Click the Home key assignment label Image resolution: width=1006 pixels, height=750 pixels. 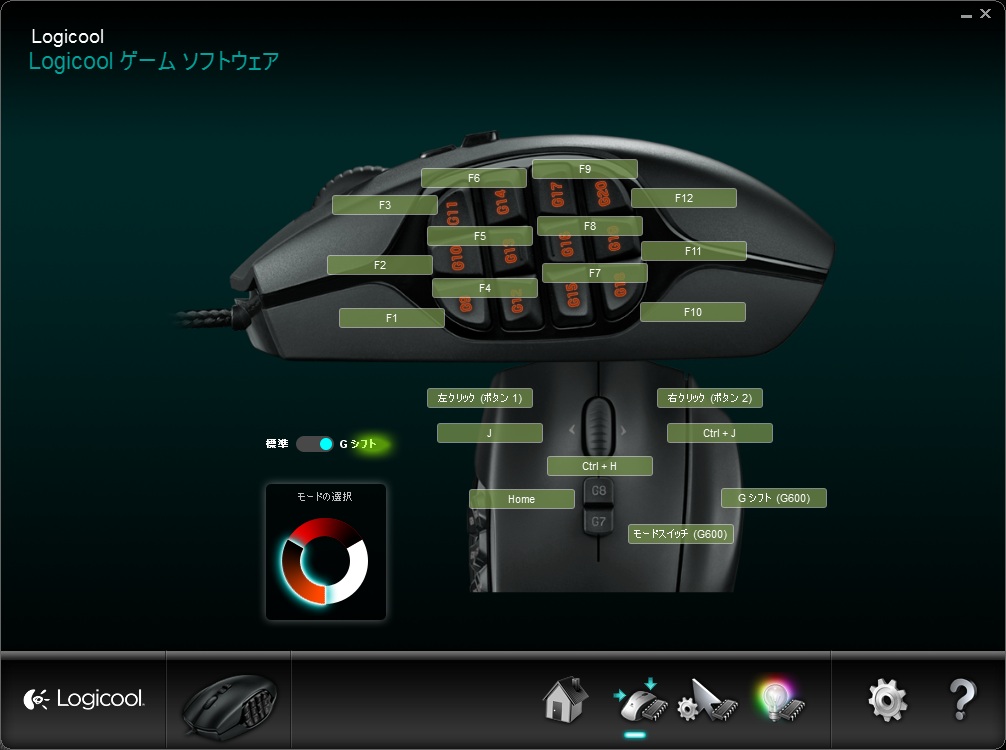click(x=521, y=499)
